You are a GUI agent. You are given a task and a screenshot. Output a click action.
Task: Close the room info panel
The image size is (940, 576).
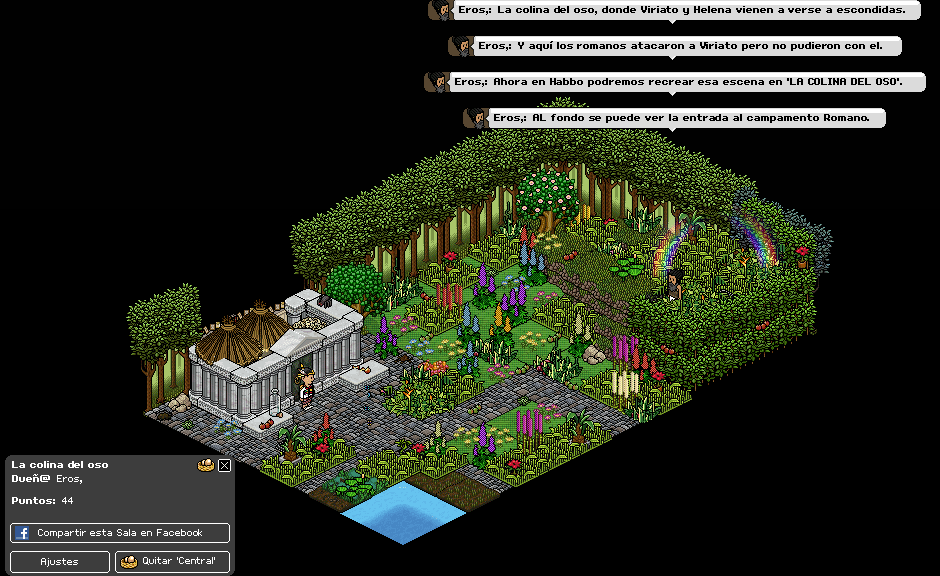pos(224,465)
